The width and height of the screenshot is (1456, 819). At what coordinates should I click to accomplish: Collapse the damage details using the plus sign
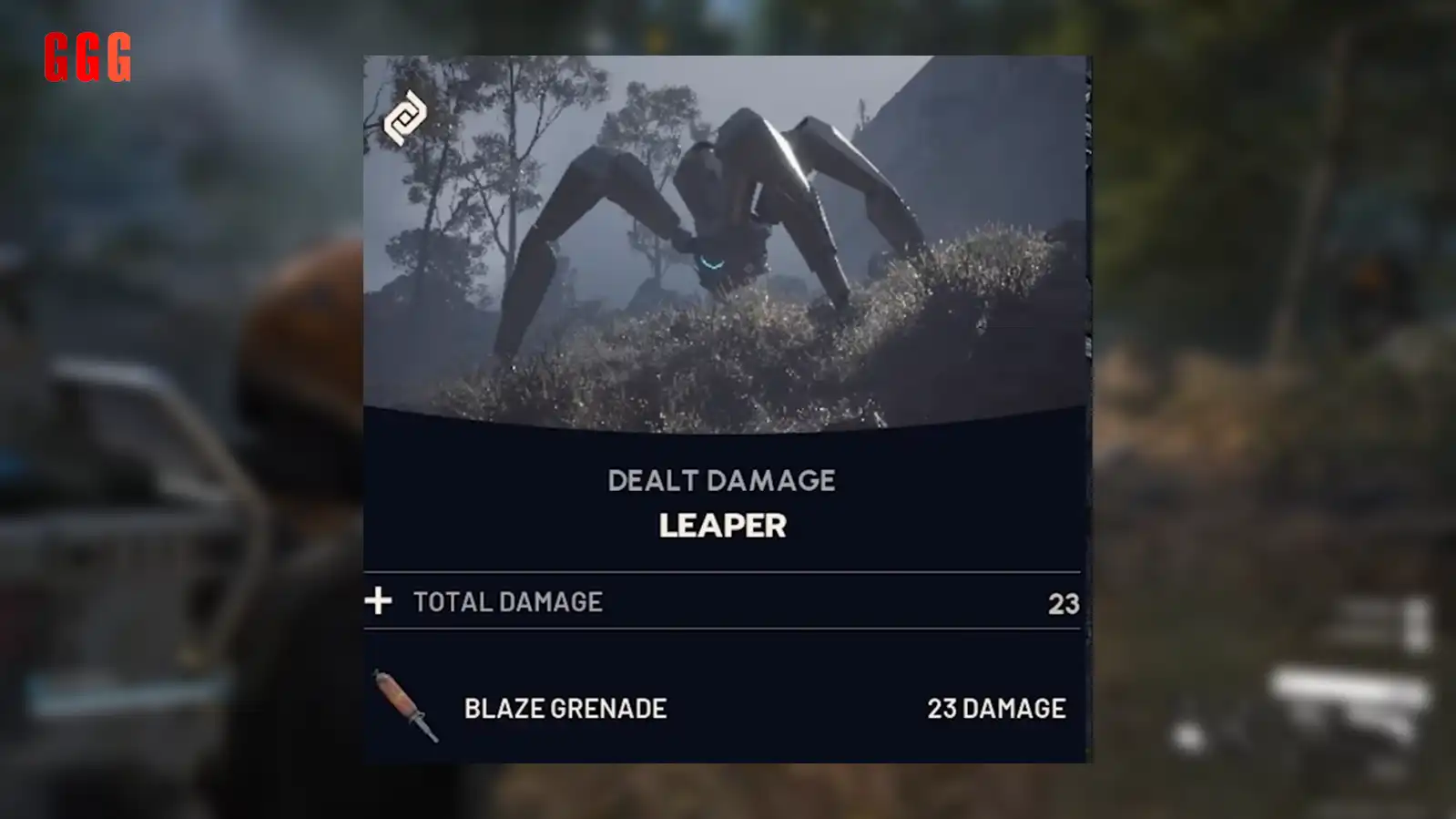pos(381,601)
